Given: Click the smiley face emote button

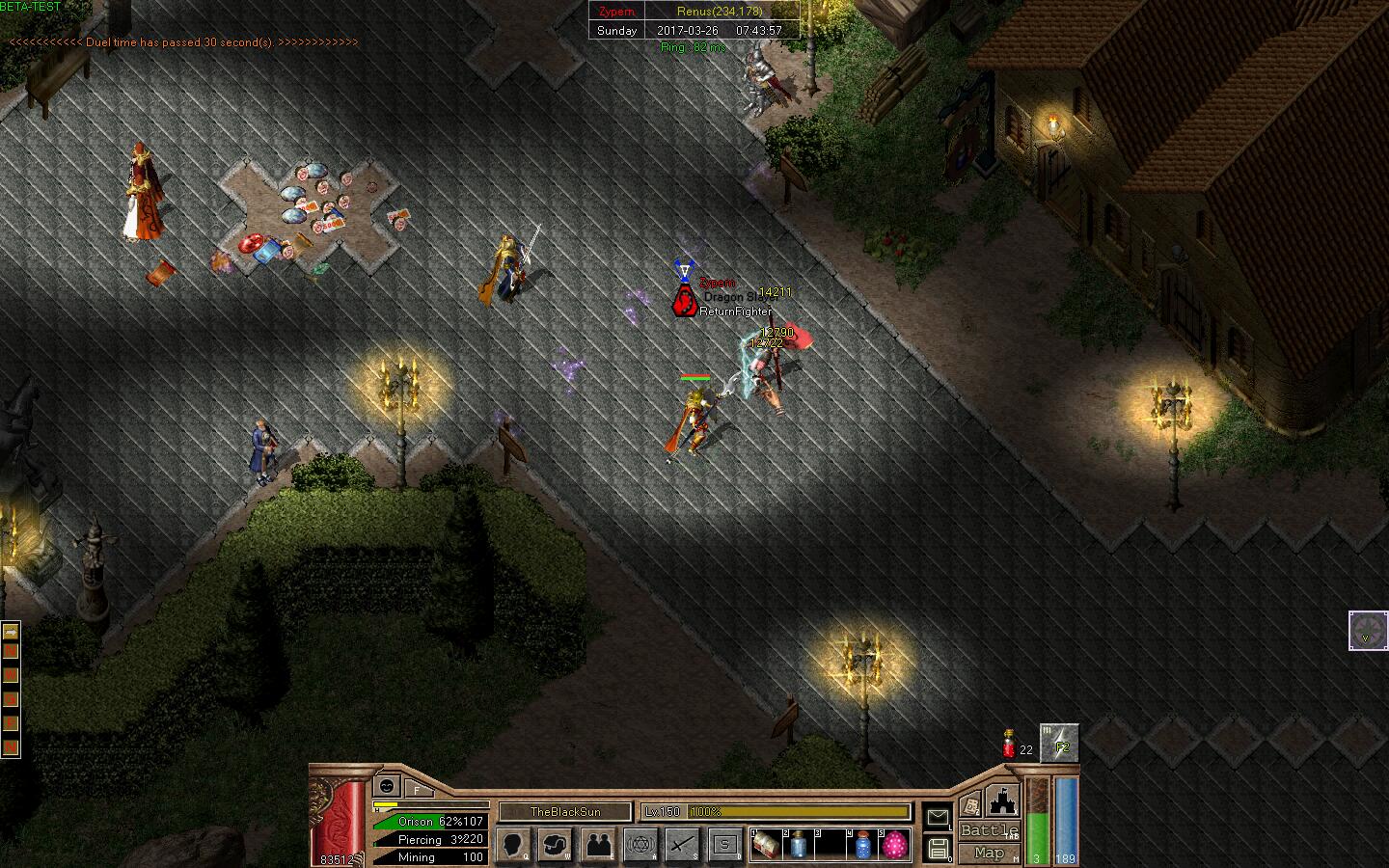Looking at the screenshot, I should [x=388, y=785].
